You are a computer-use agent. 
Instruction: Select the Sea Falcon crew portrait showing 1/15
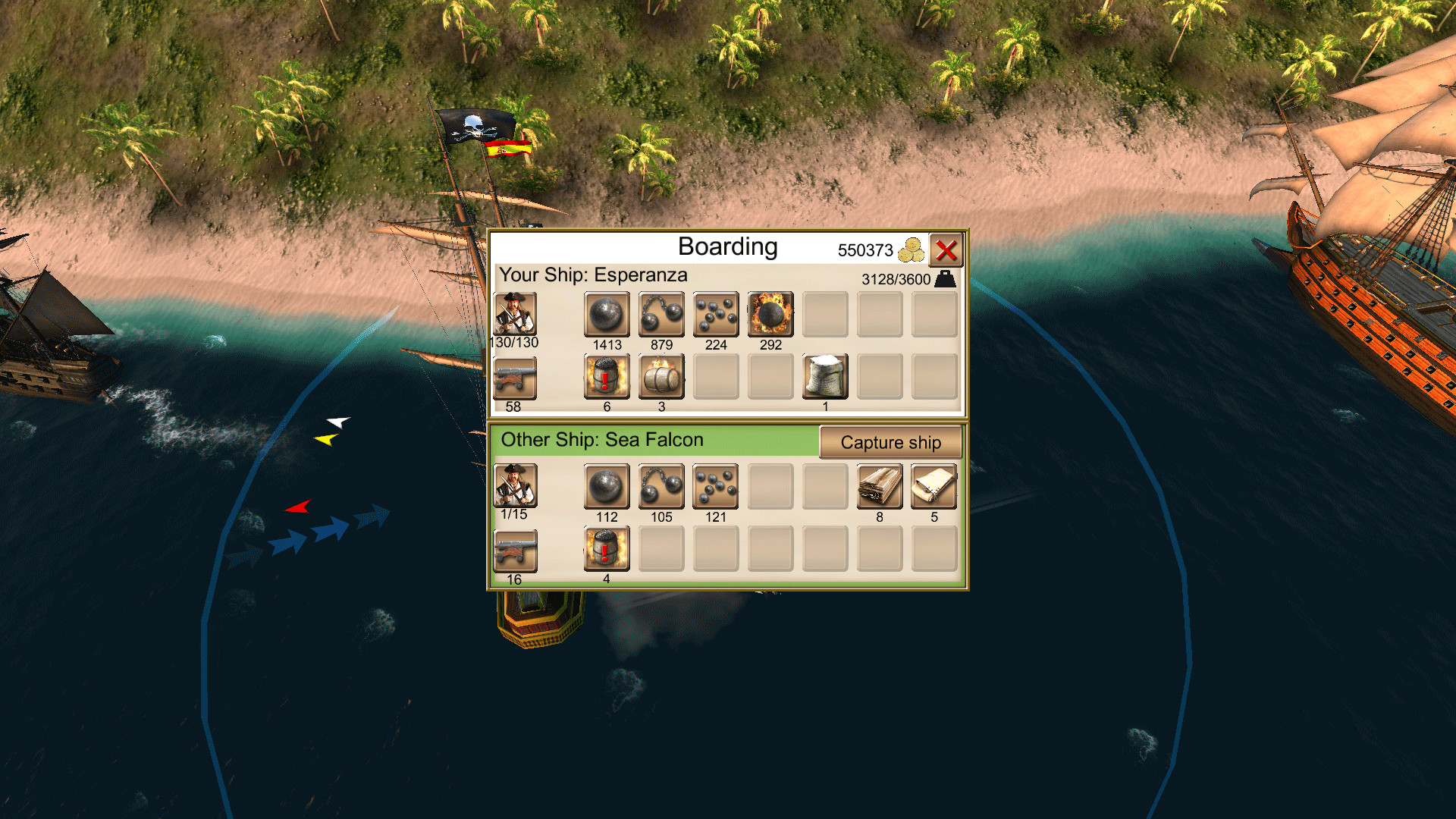click(x=516, y=486)
